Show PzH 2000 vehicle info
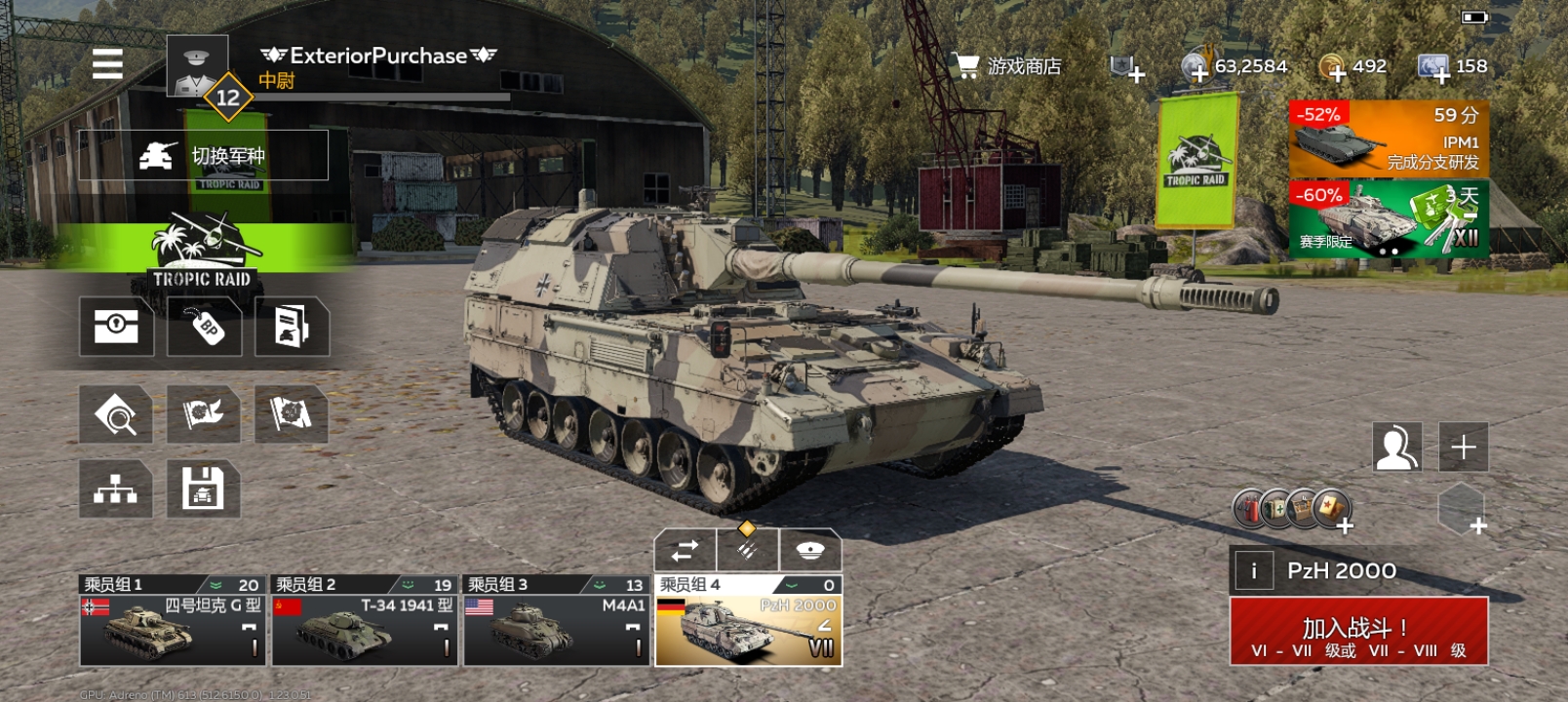1568x702 pixels. (1254, 571)
